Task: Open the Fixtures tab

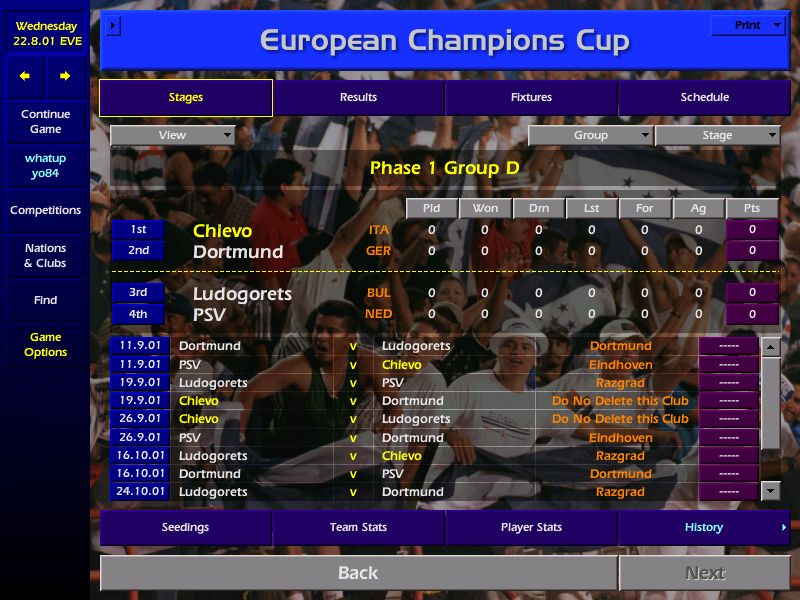Action: point(531,97)
